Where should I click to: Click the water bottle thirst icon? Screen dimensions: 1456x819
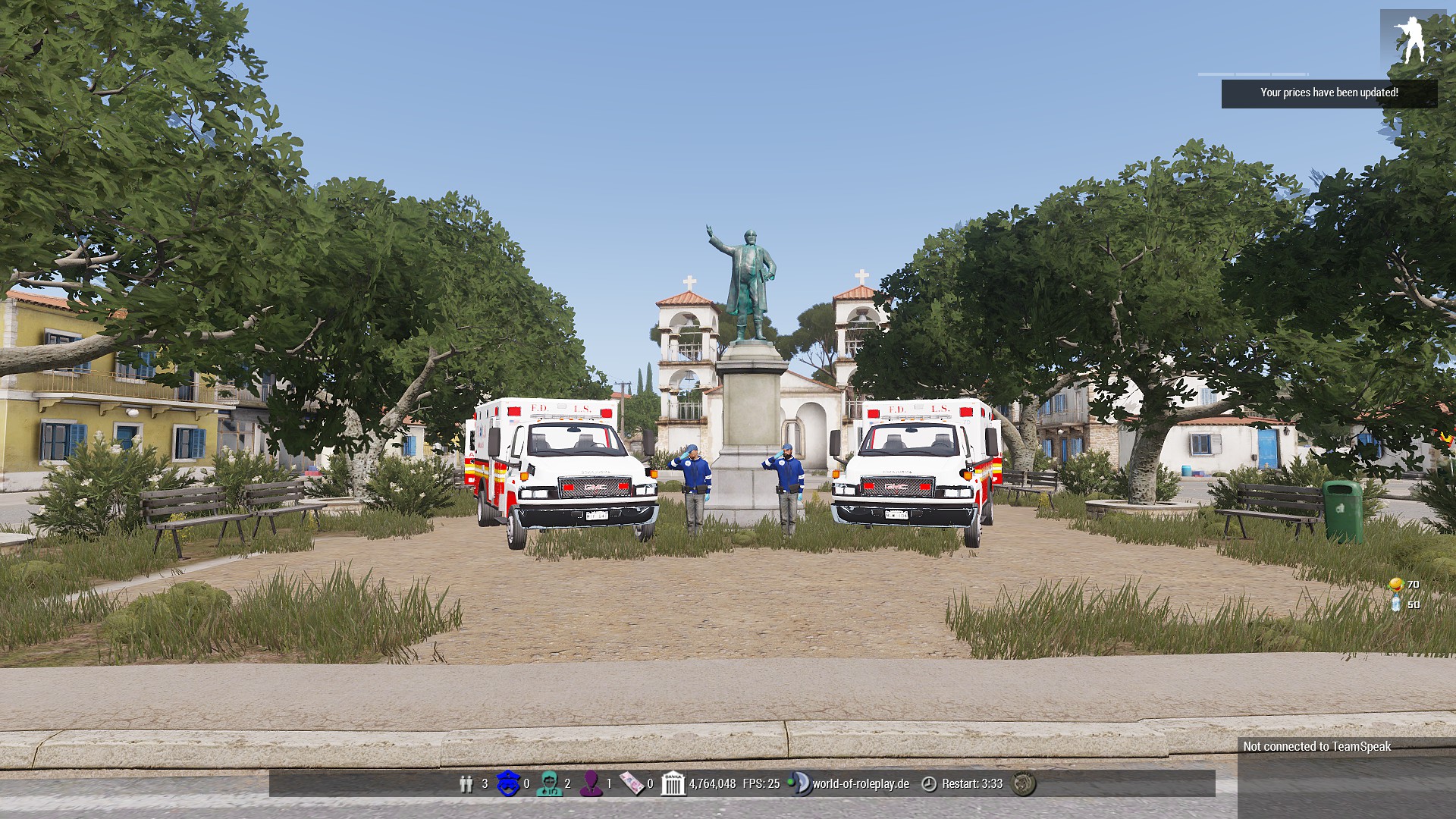(1395, 604)
